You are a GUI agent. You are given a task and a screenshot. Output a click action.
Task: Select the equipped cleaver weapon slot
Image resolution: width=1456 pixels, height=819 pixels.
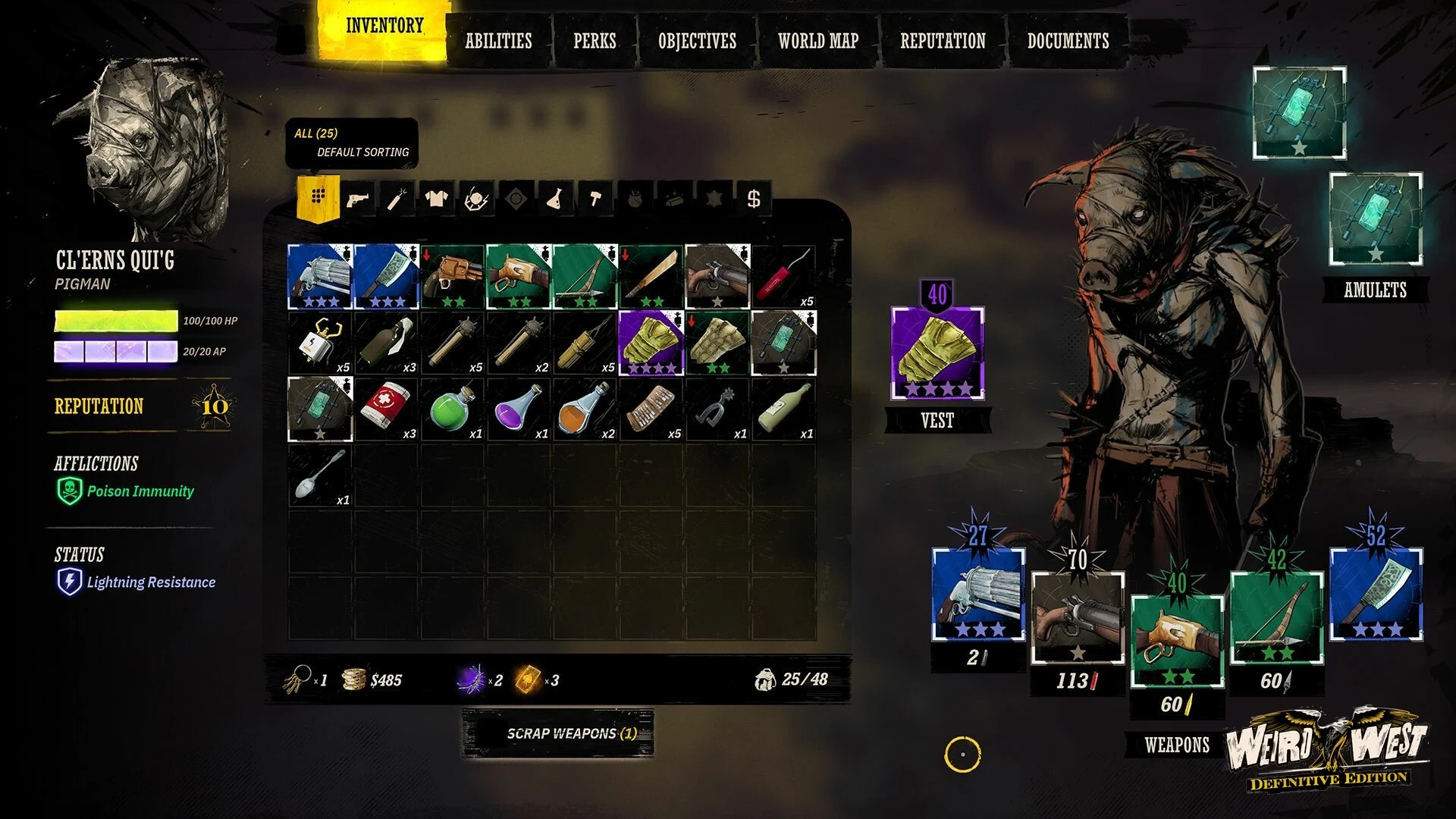pos(1376,594)
